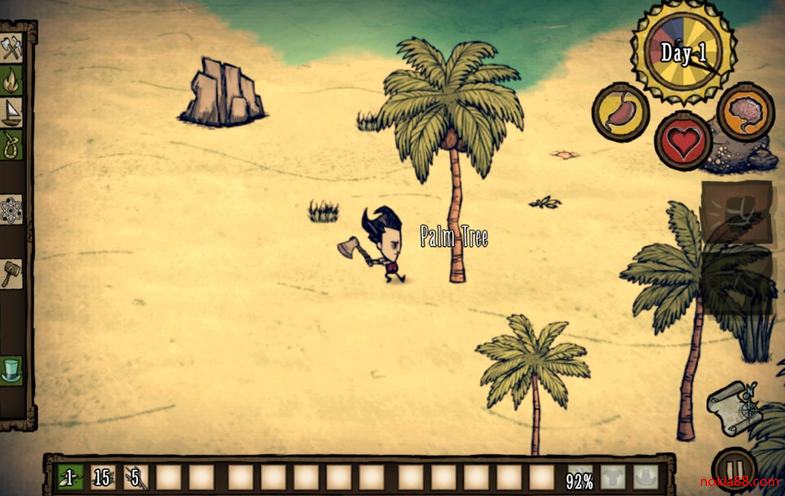Click the stomach hunger meter
Image resolution: width=785 pixels, height=496 pixels.
(x=621, y=111)
